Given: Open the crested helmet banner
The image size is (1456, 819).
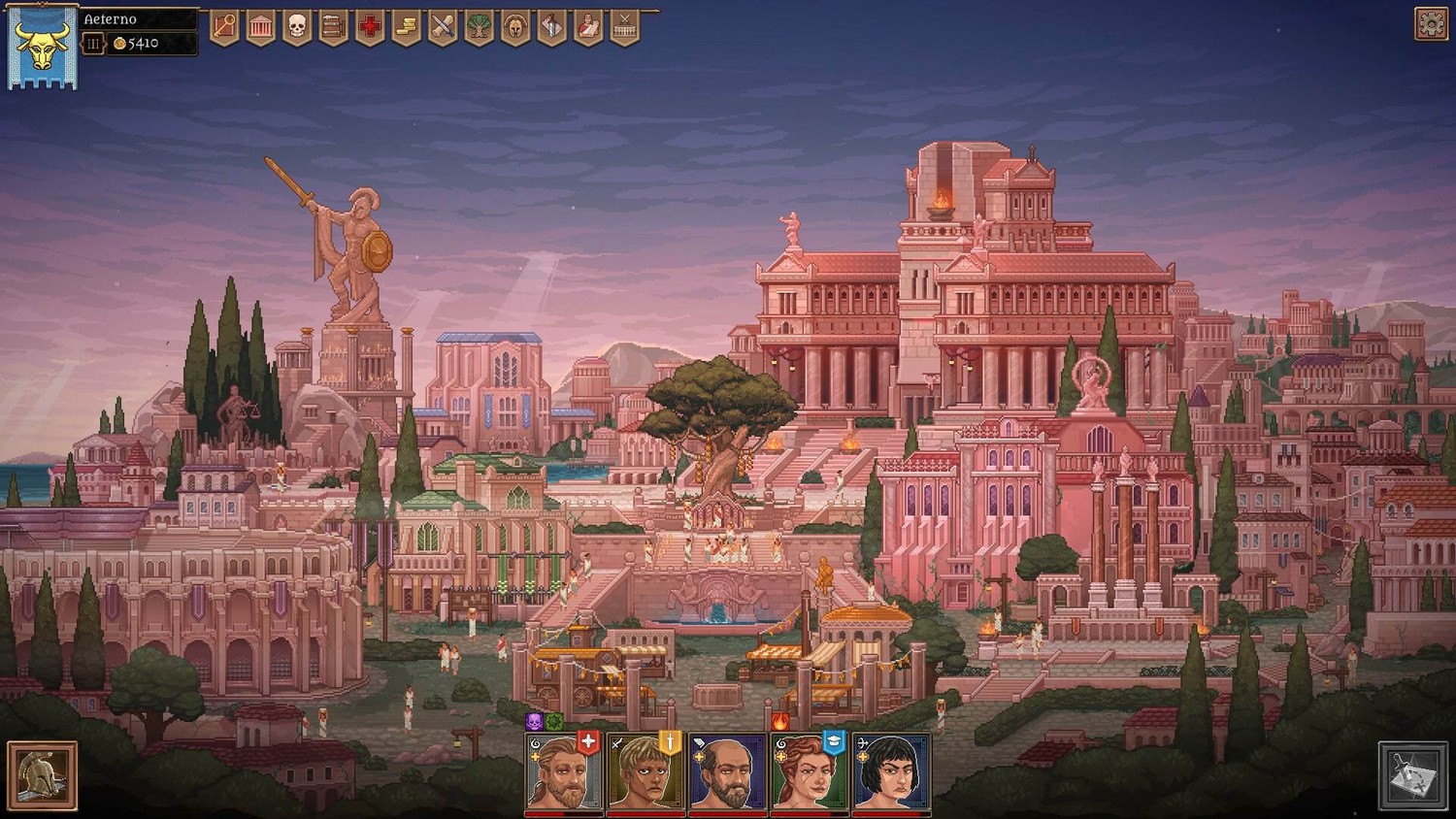Looking at the screenshot, I should 515,27.
